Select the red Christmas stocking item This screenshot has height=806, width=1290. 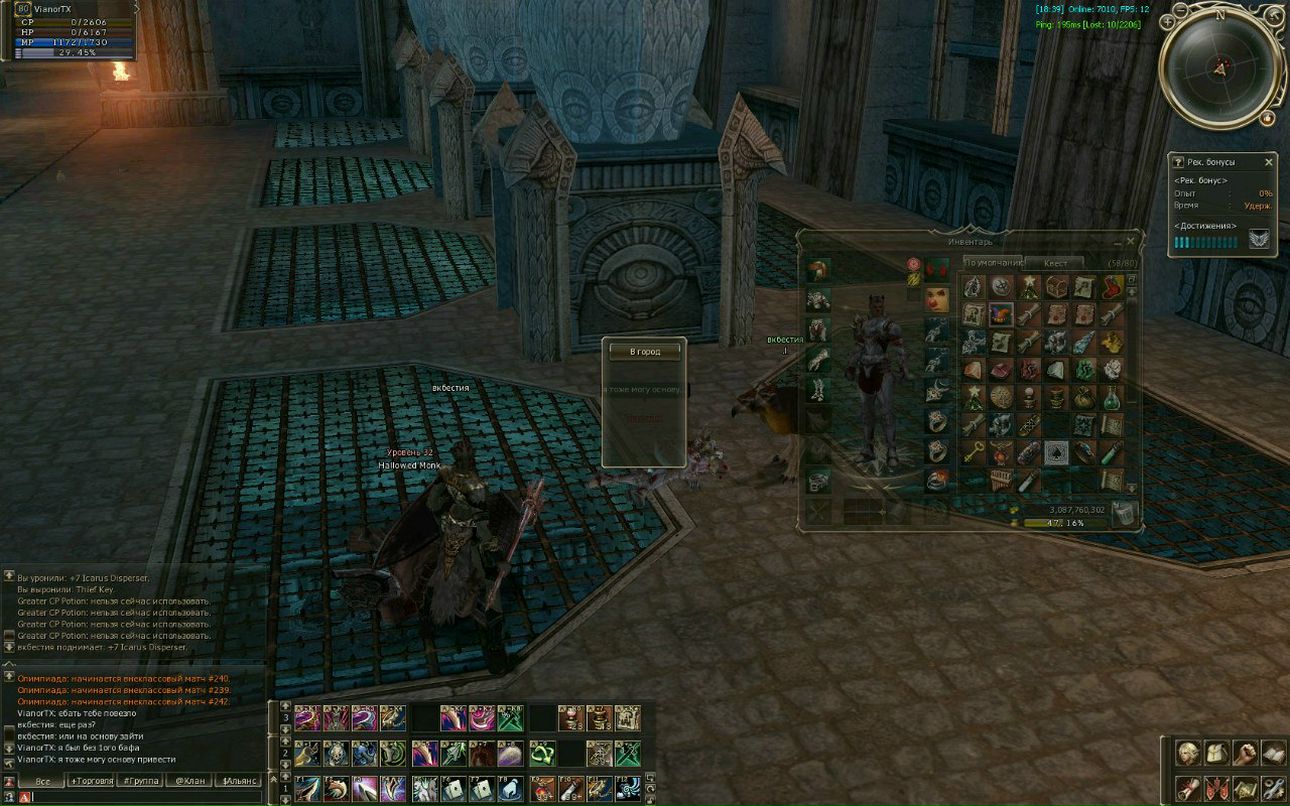[x=1111, y=288]
